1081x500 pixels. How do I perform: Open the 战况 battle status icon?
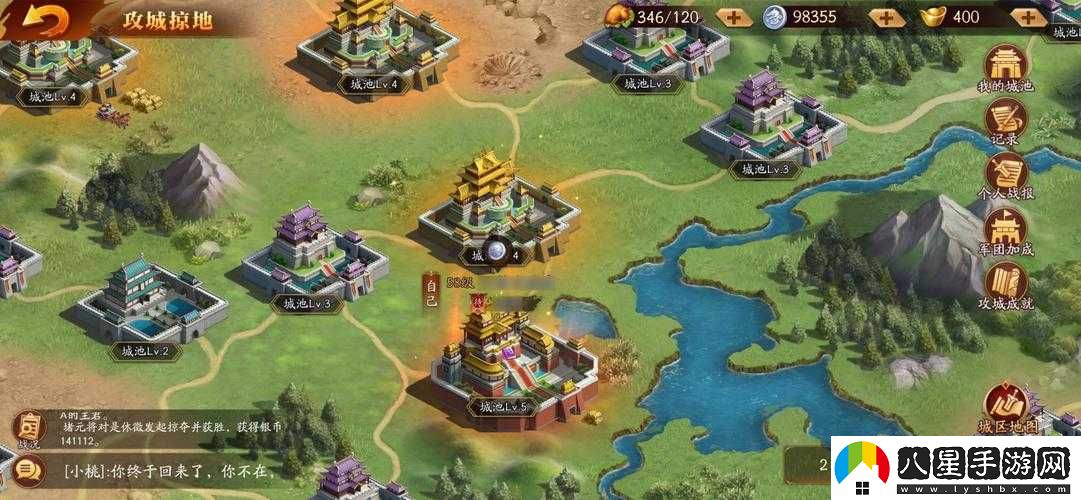[x=28, y=427]
